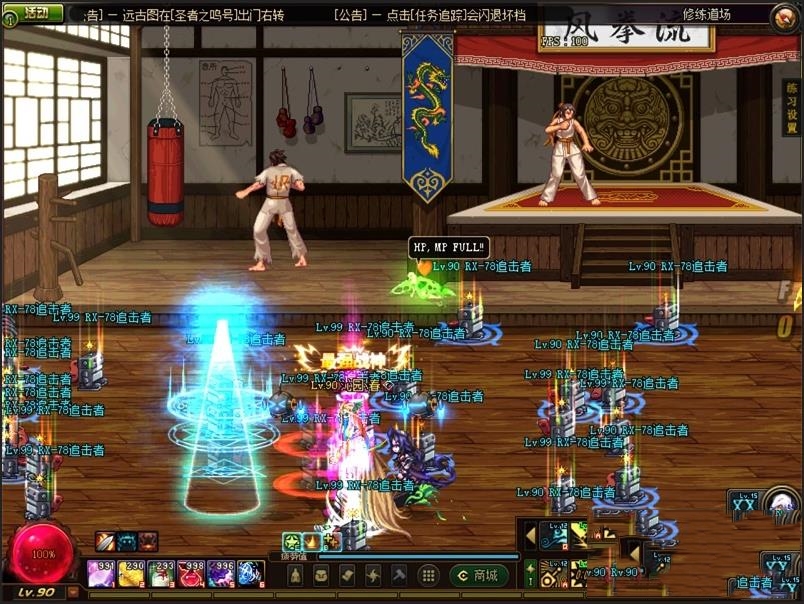Viewport: 804px width, 604px height.
Task: Open the 活动 events button
Action: (x=33, y=13)
